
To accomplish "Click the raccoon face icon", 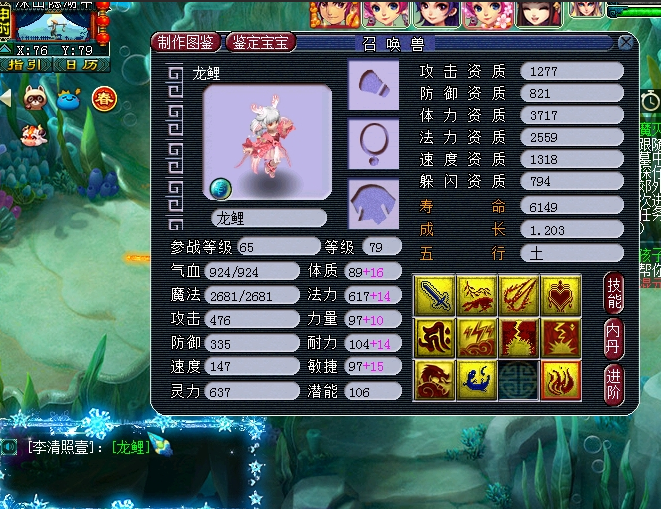I will click(x=36, y=98).
